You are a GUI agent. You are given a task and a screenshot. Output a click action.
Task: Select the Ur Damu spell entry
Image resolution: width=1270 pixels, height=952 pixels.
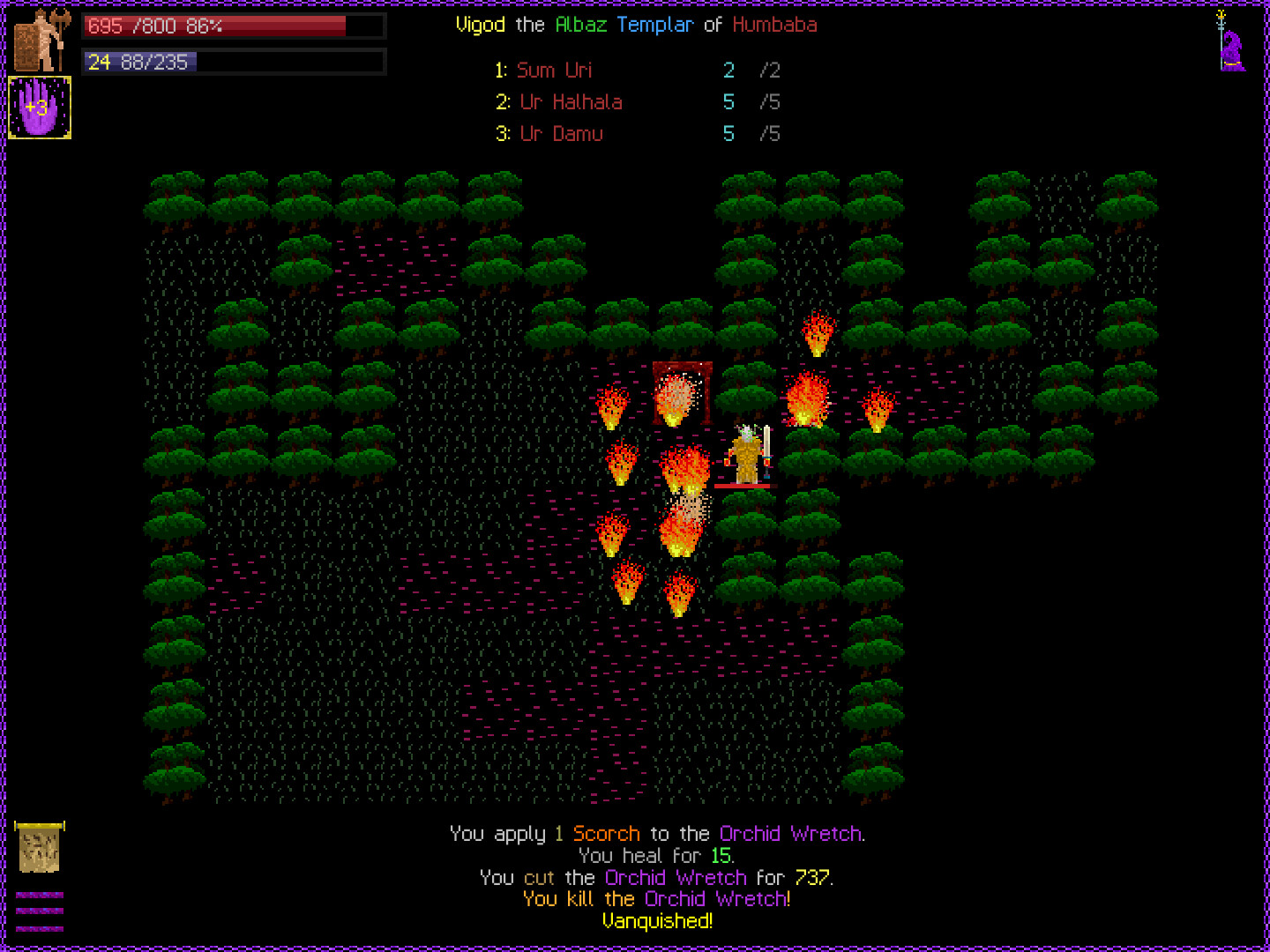point(562,134)
